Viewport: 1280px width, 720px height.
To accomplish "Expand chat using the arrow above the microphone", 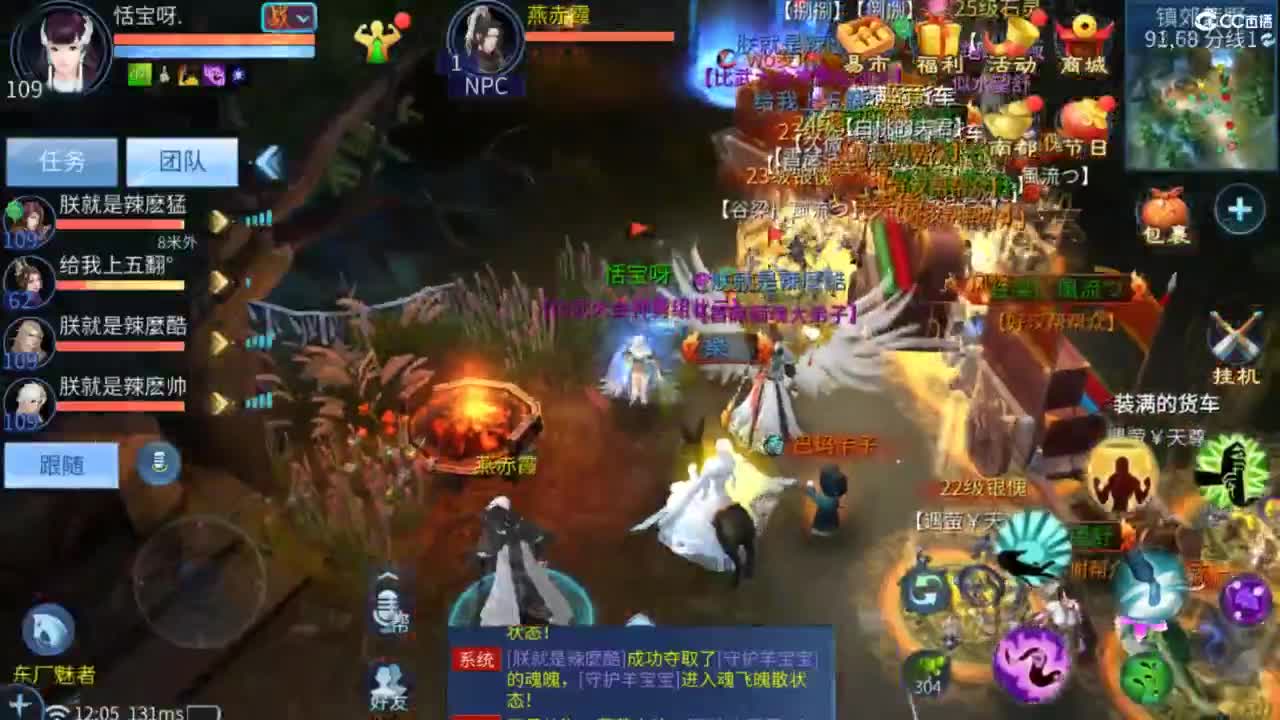I will coord(385,572).
